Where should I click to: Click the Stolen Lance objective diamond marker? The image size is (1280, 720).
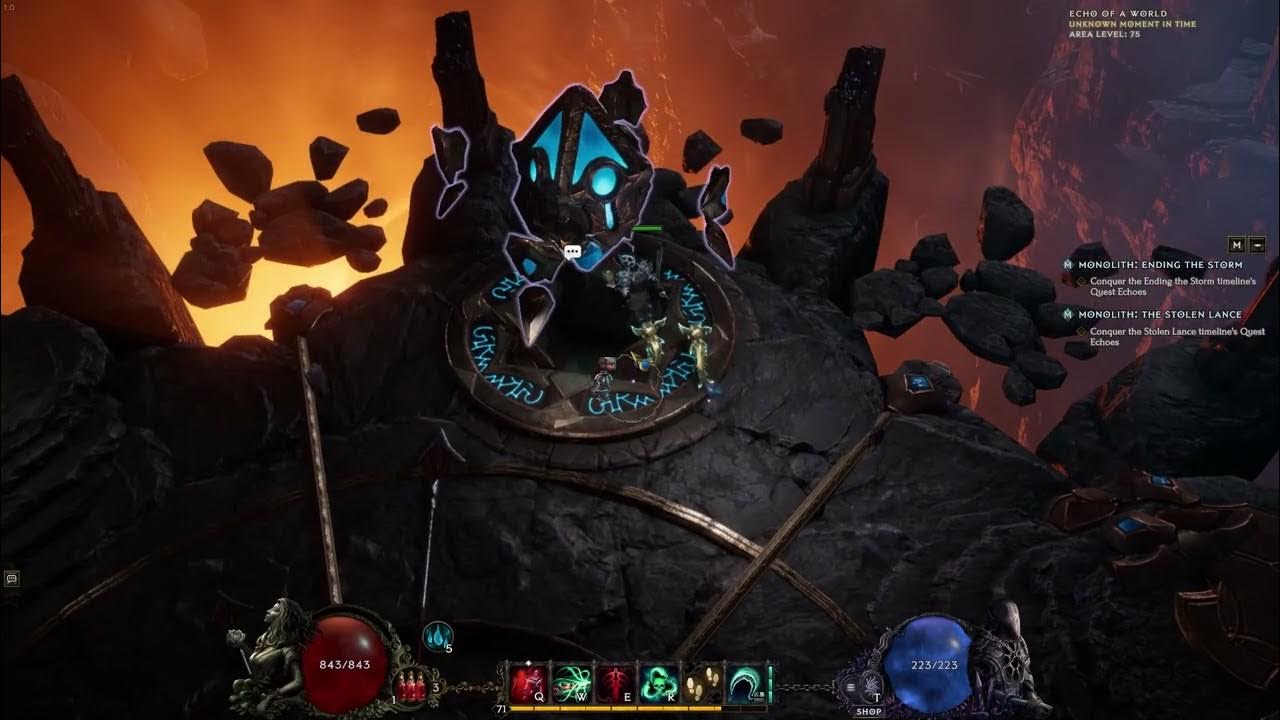coord(1082,331)
